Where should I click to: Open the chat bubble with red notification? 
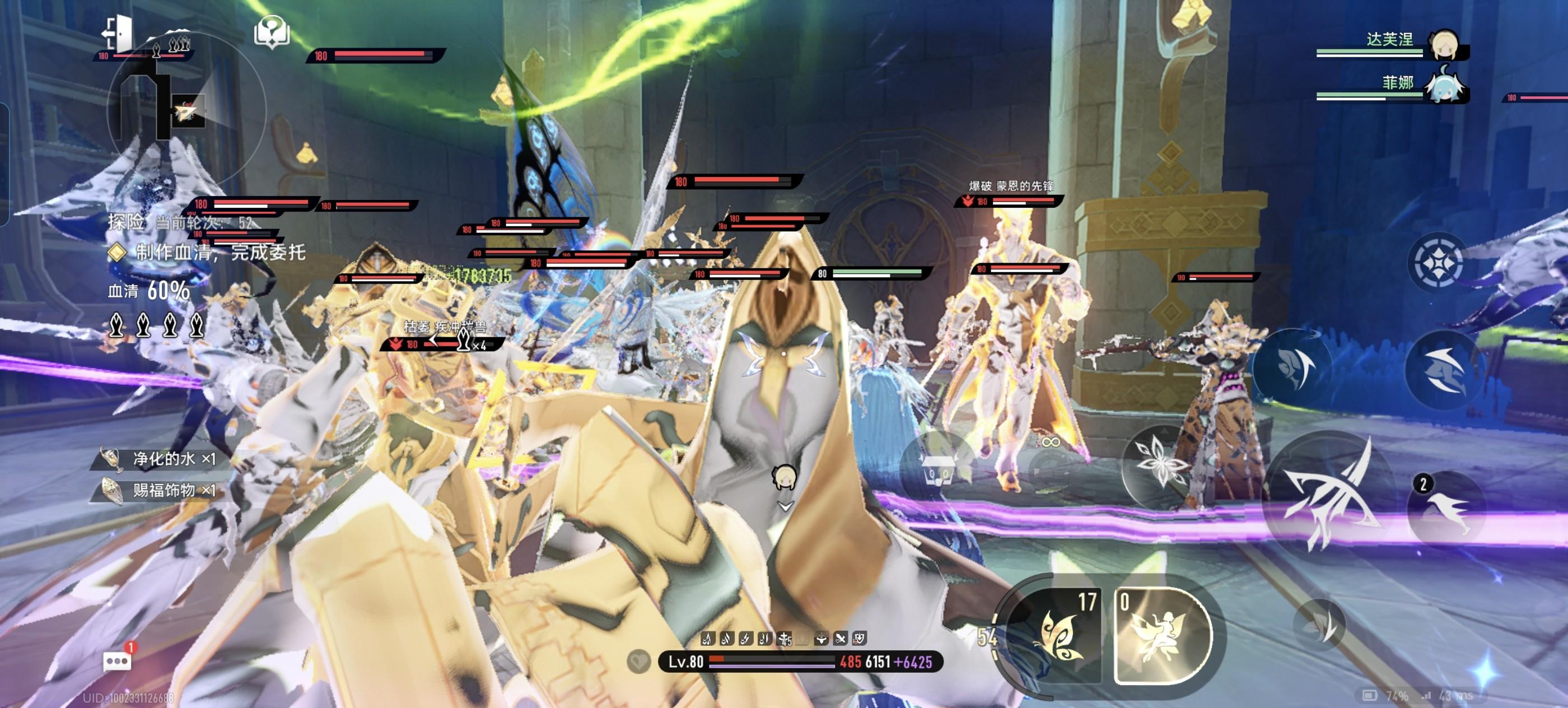(x=118, y=660)
